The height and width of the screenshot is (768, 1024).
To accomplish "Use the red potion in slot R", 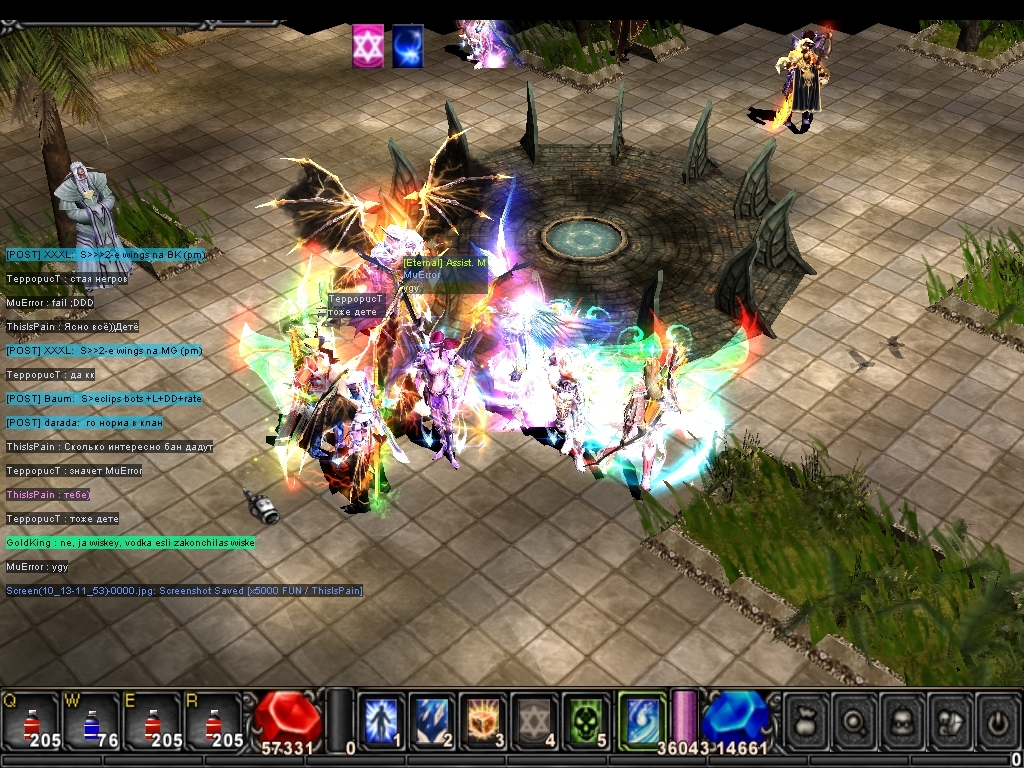I will click(x=211, y=722).
